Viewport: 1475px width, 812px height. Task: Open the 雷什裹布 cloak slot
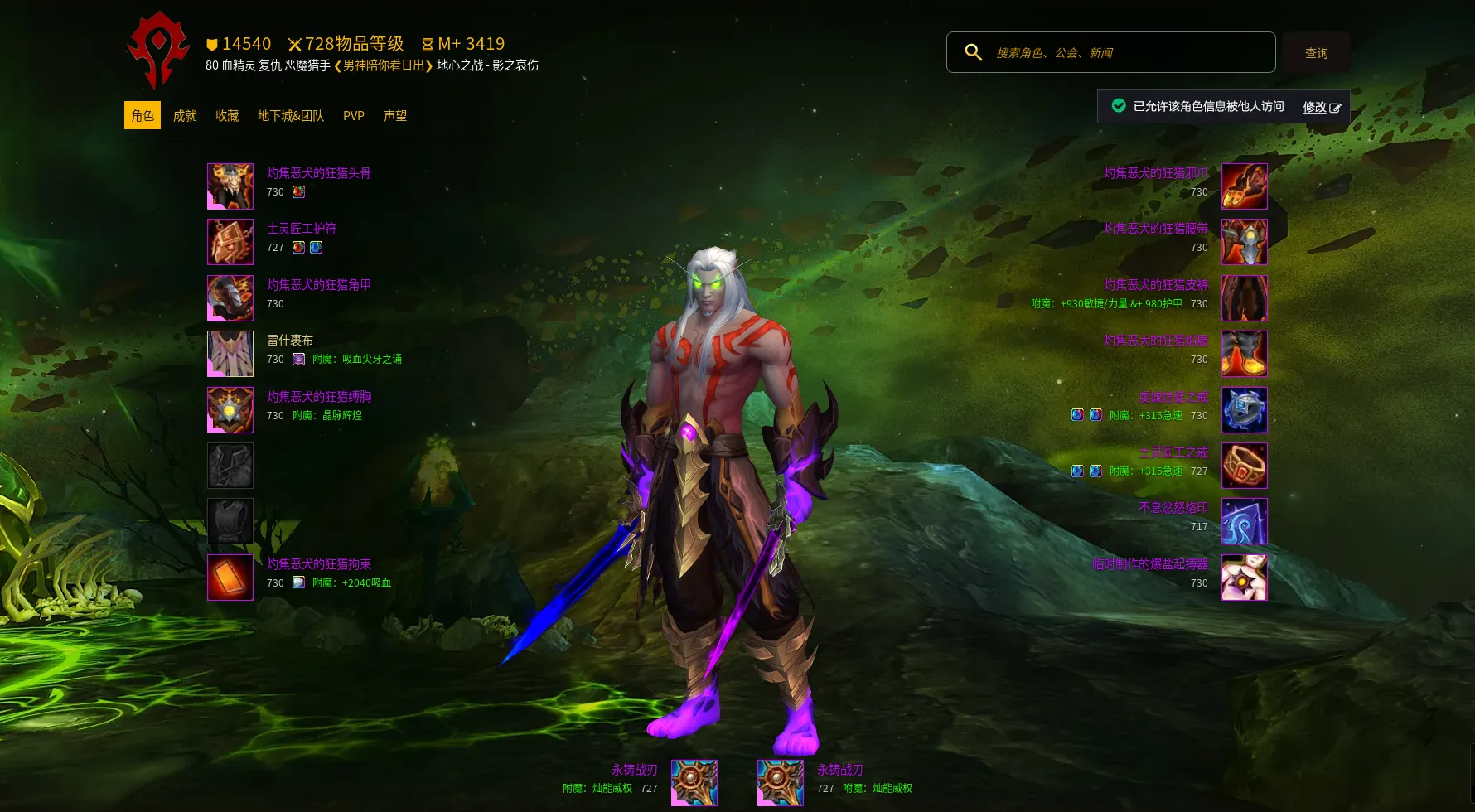pos(230,354)
